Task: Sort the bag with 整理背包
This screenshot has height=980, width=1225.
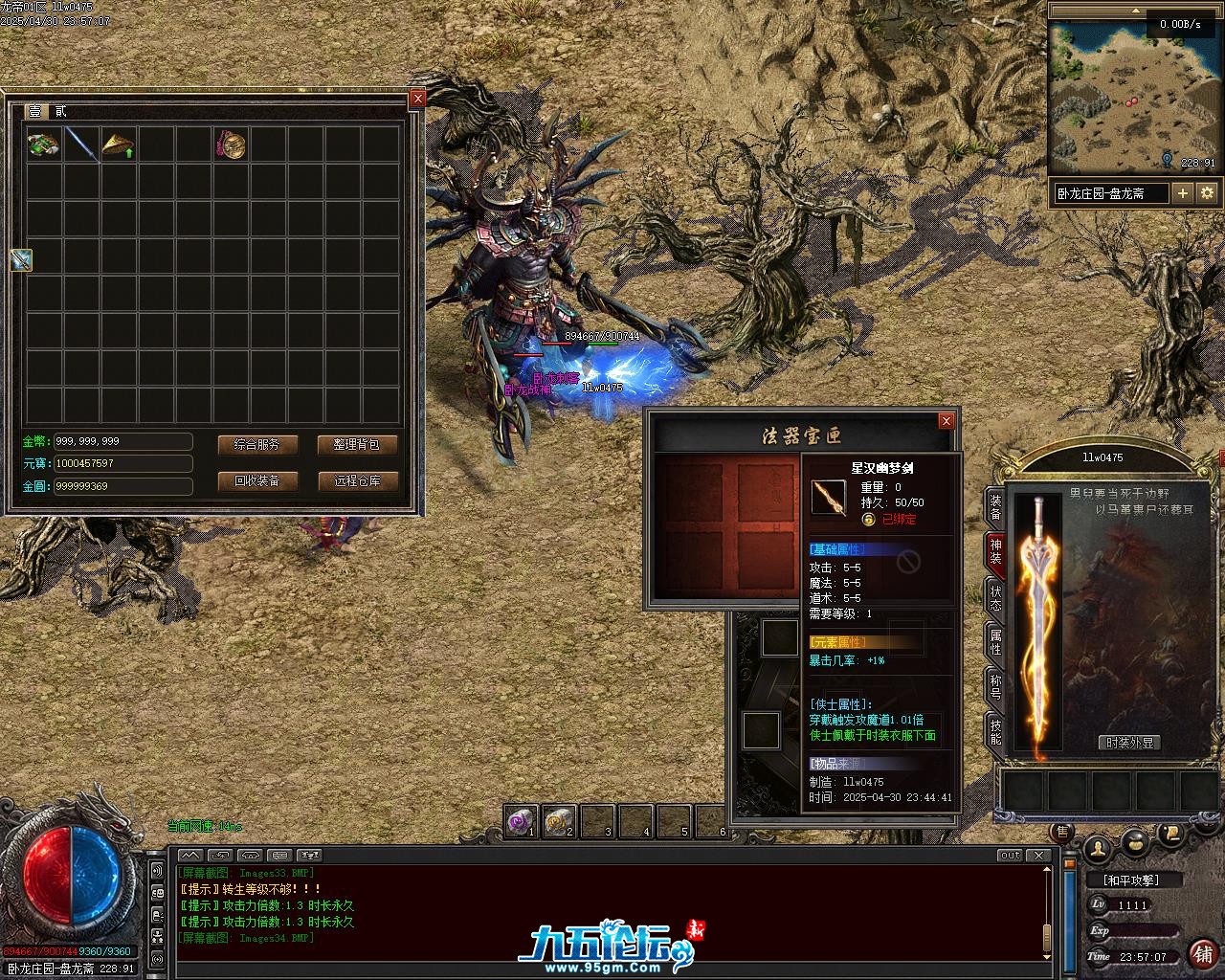Action: coord(357,444)
